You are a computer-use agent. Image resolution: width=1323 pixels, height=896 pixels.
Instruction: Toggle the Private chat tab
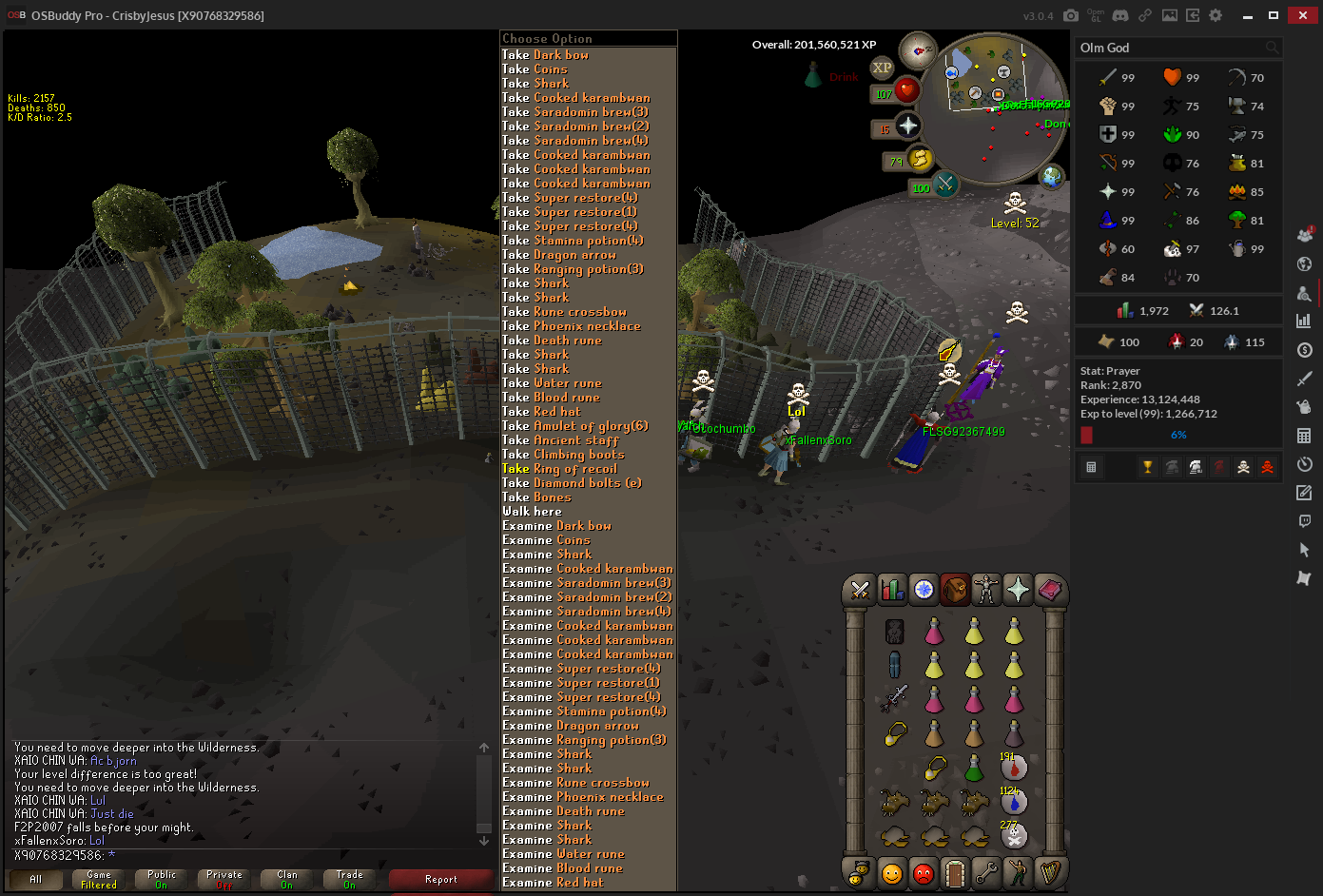click(224, 880)
